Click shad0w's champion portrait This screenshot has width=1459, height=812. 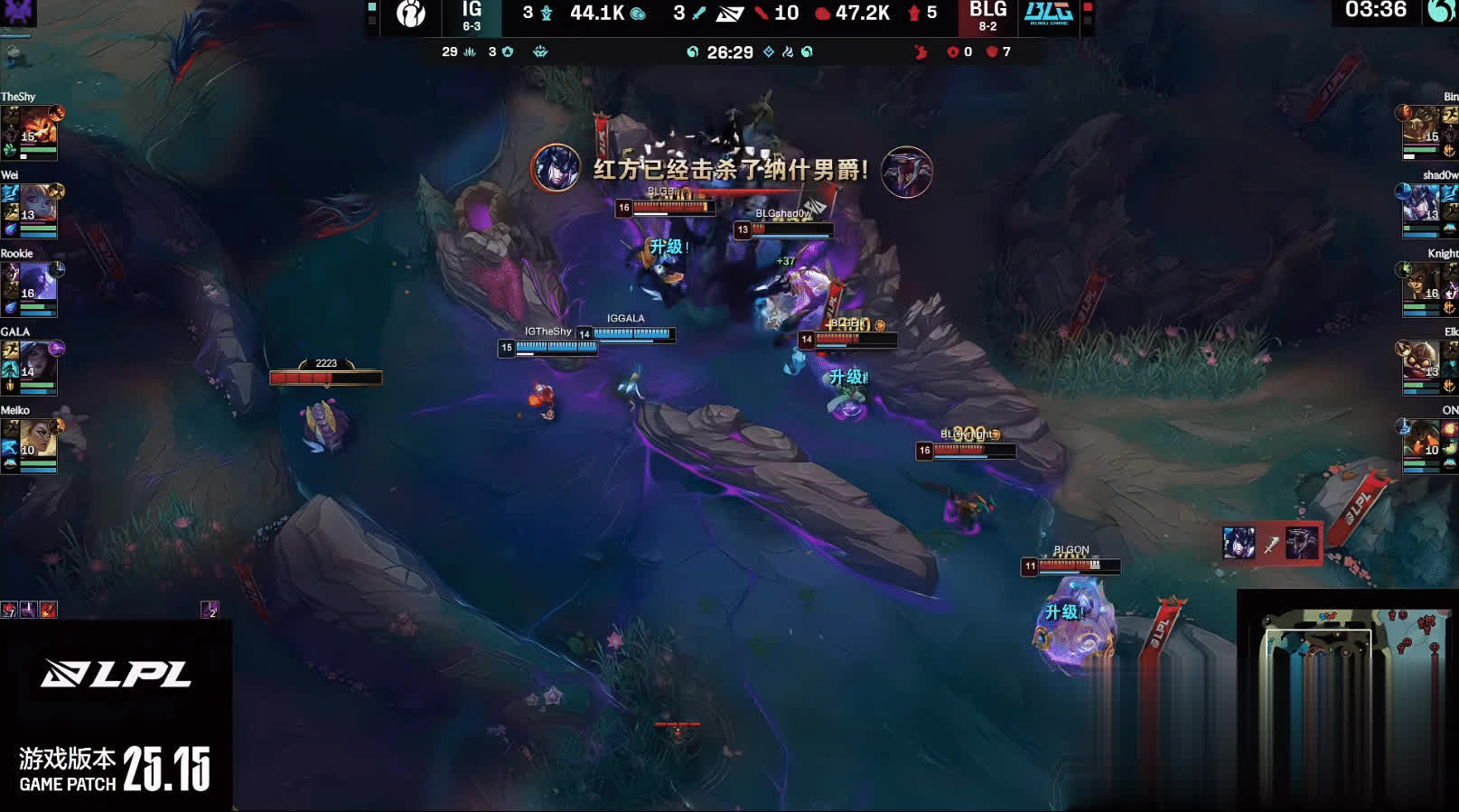click(1421, 207)
